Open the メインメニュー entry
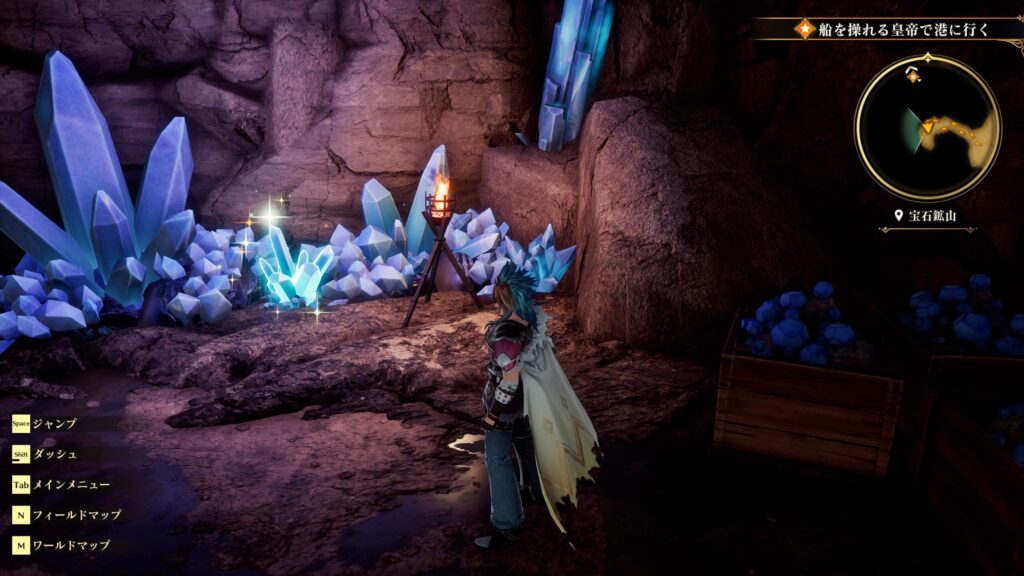The width and height of the screenshot is (1024, 576). tap(72, 484)
